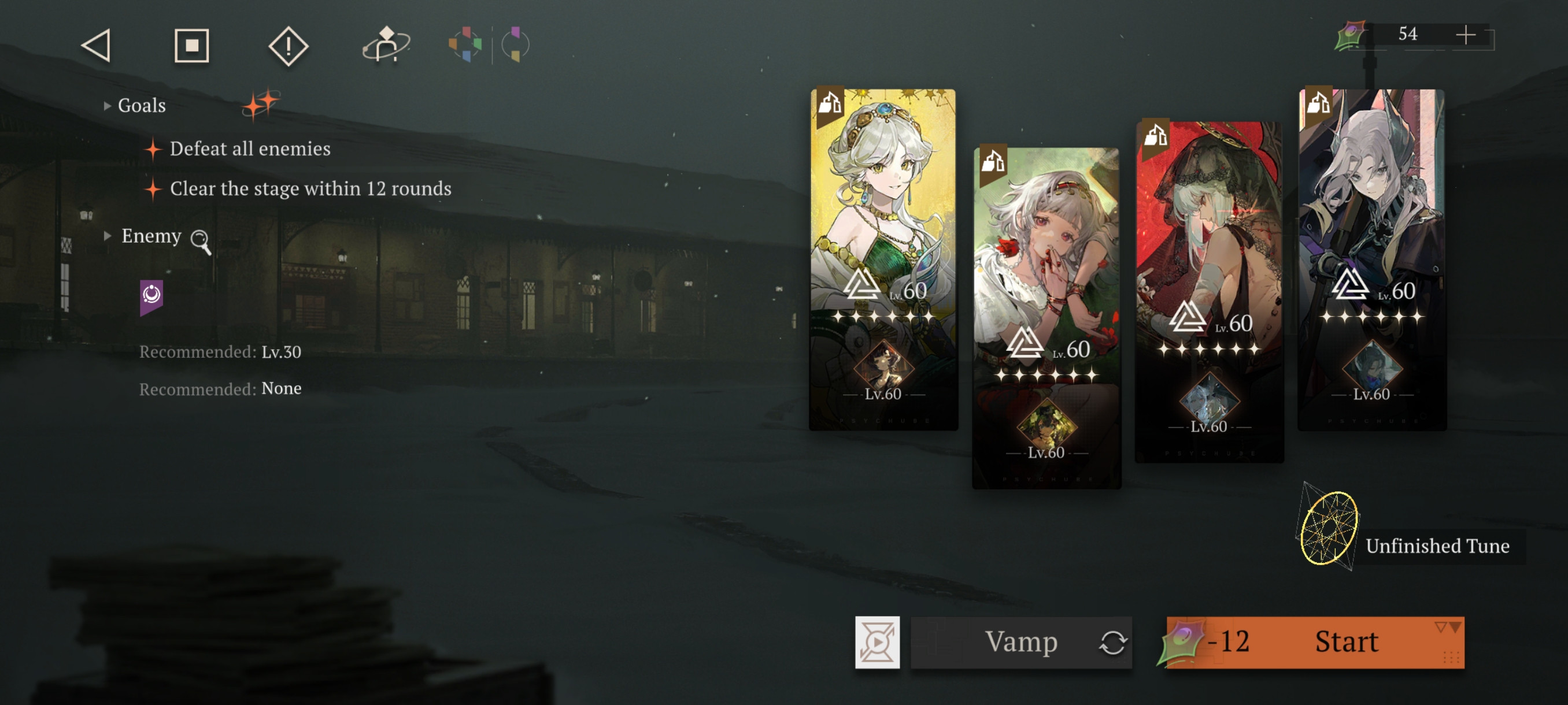This screenshot has height=705, width=1568.
Task: Select the wolf-eared character card
Action: point(1371,201)
